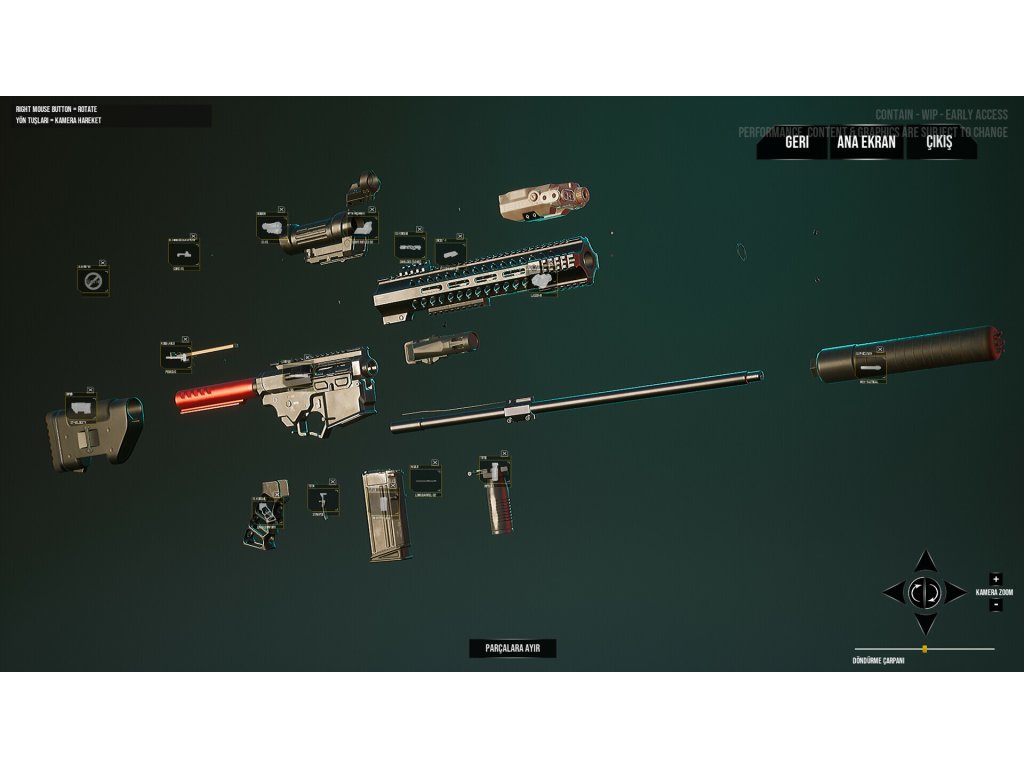Choose the empty slot with prohibited symbol
Image resolution: width=1024 pixels, height=768 pixels.
click(x=92, y=281)
